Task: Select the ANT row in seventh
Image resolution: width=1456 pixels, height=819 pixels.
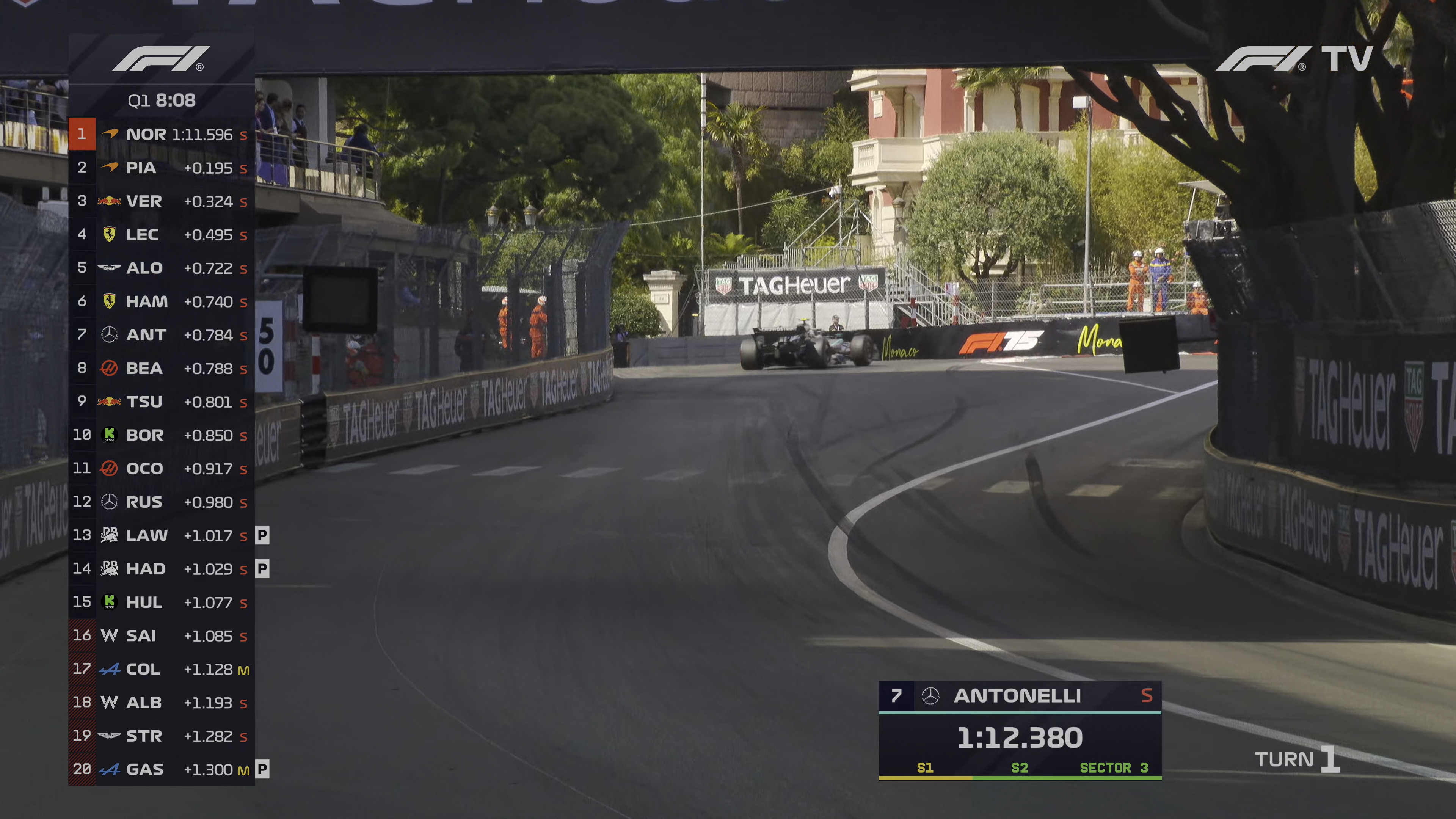Action: point(161,334)
